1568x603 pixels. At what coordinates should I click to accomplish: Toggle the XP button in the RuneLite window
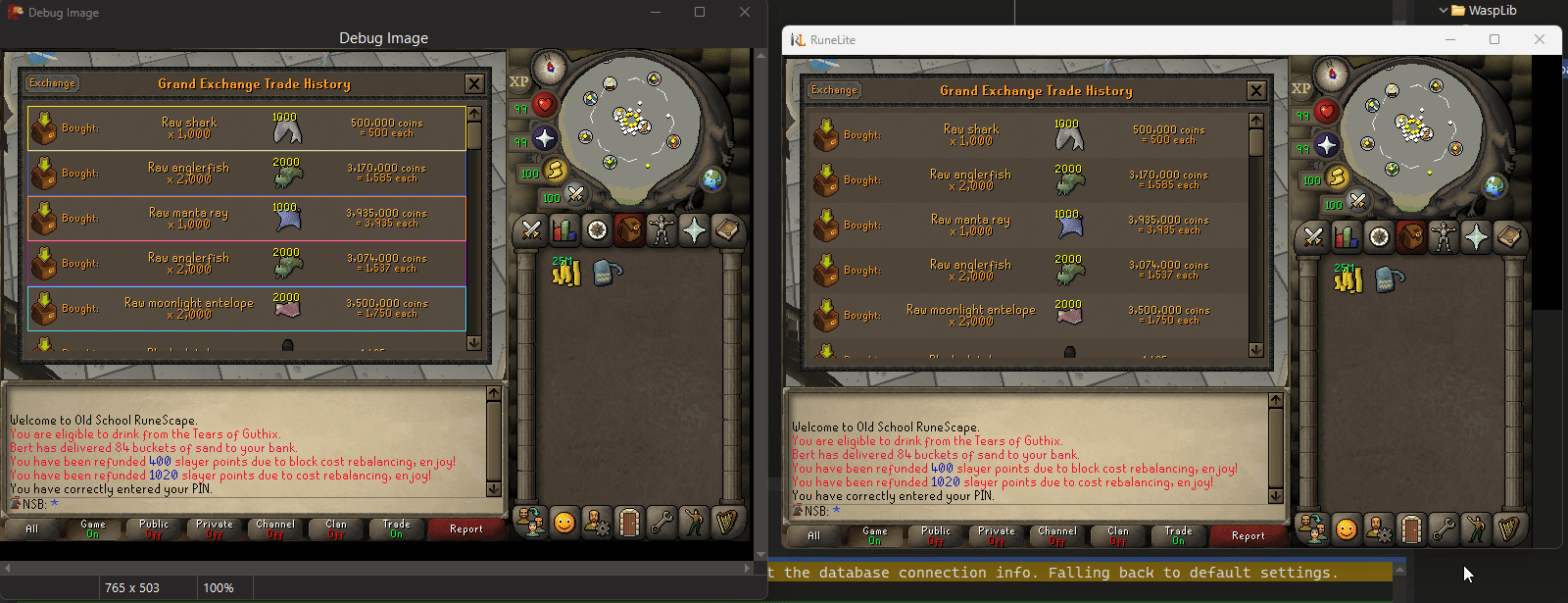click(1300, 88)
